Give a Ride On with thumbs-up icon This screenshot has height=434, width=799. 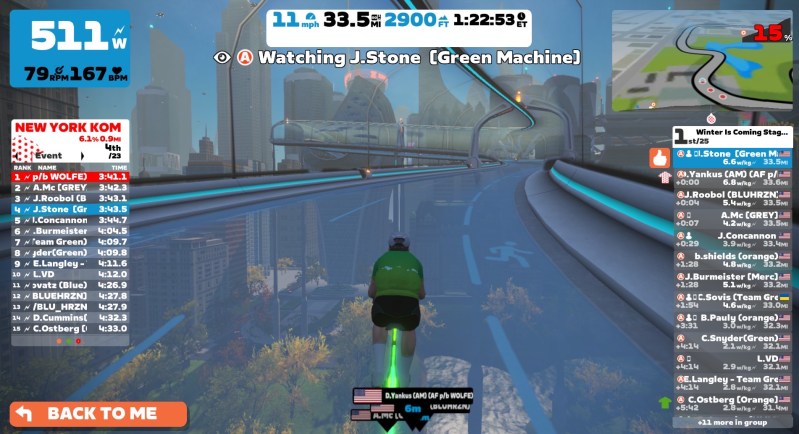tap(659, 157)
